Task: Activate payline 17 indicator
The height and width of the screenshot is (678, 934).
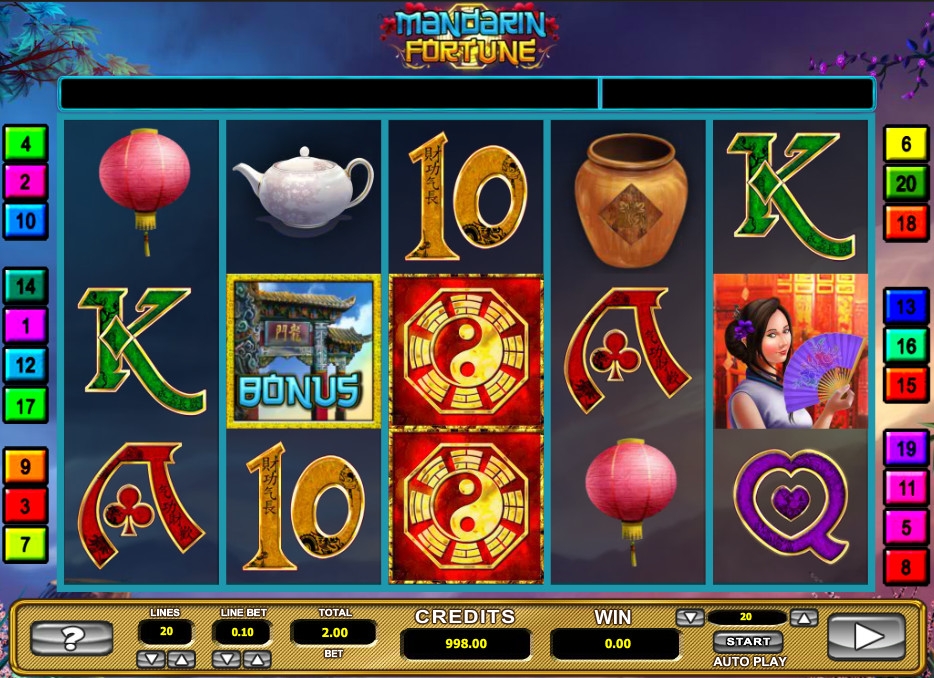Action: point(25,405)
